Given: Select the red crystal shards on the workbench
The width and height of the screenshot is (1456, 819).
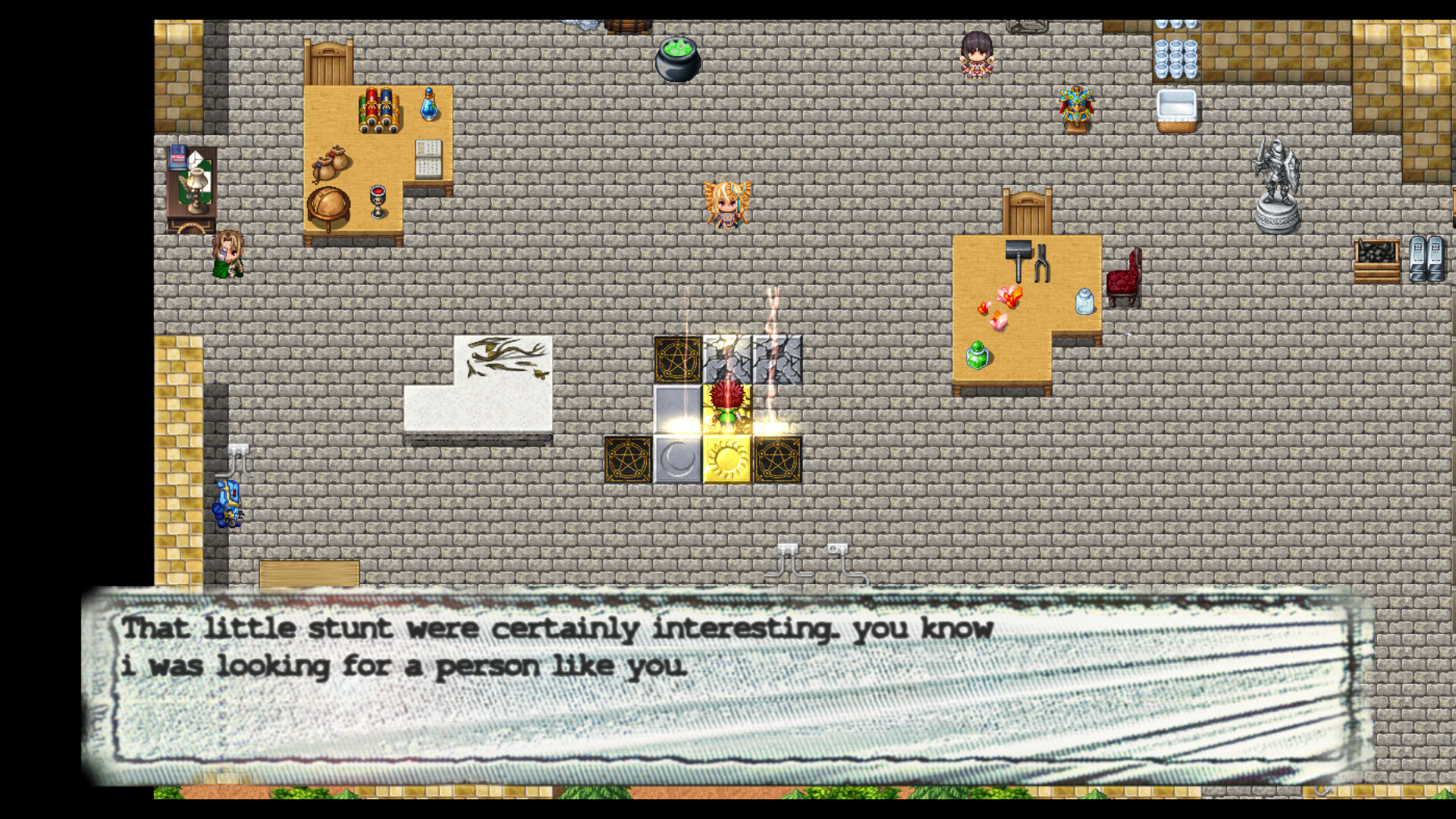Looking at the screenshot, I should coord(1006,297).
